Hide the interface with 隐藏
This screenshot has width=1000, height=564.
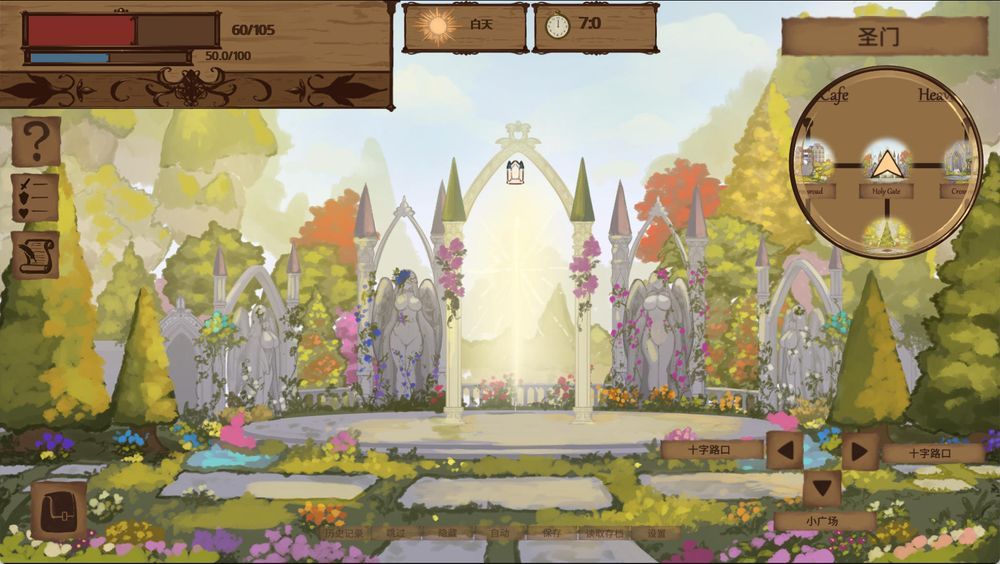click(x=448, y=533)
